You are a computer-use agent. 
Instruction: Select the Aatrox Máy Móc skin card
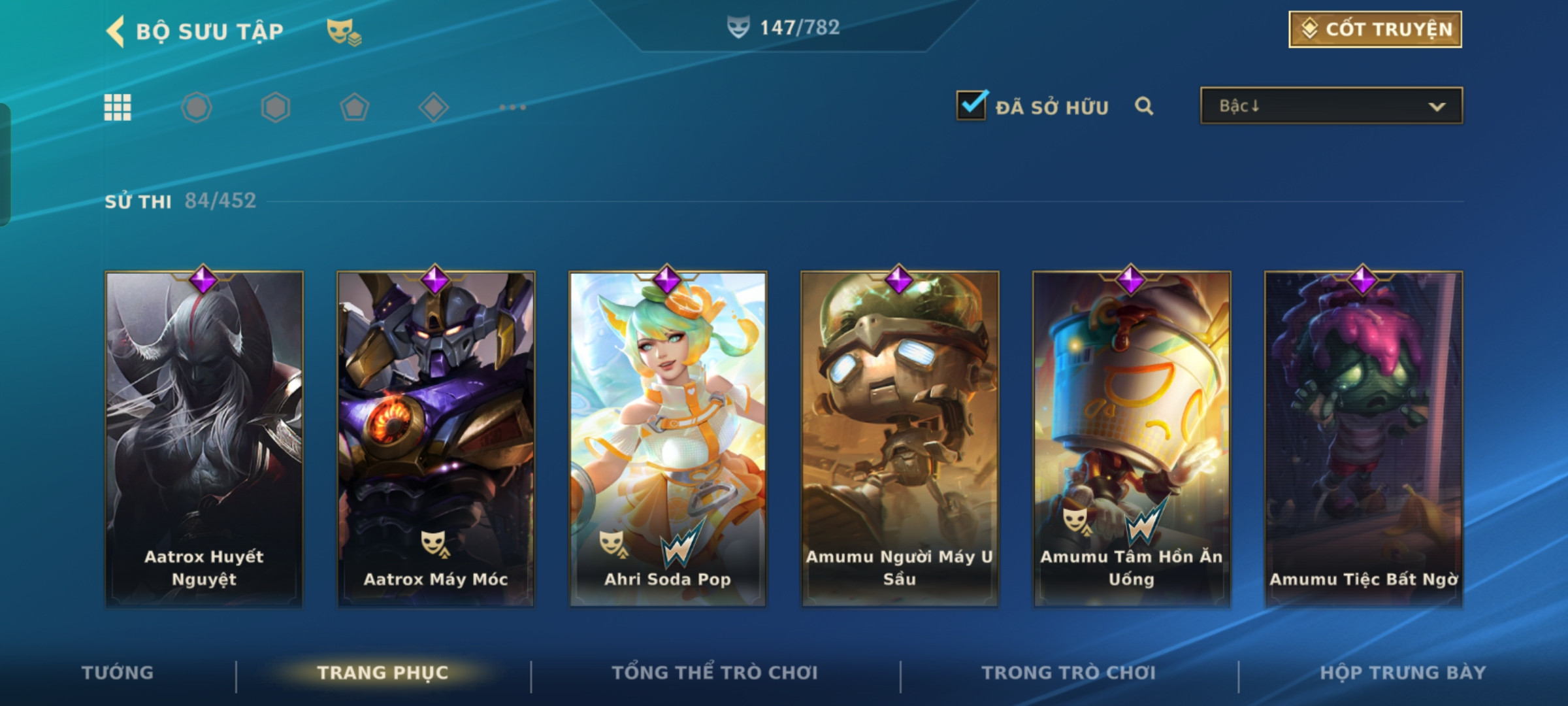(x=436, y=439)
